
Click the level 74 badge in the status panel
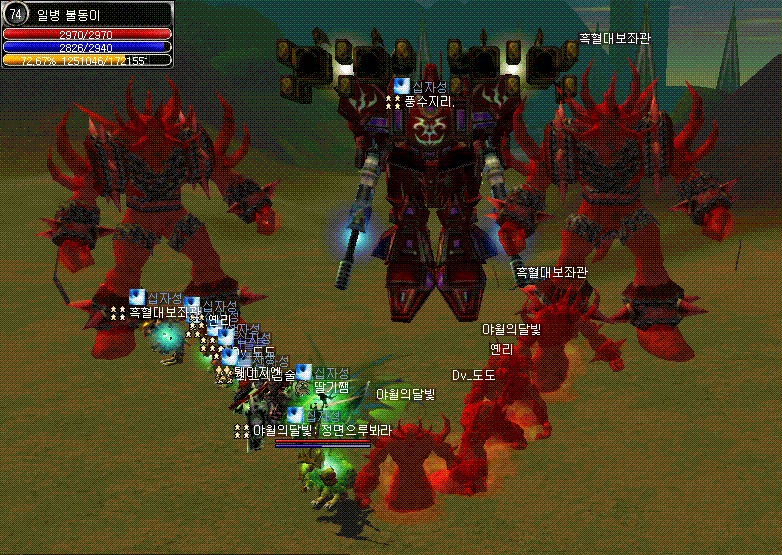click(15, 14)
